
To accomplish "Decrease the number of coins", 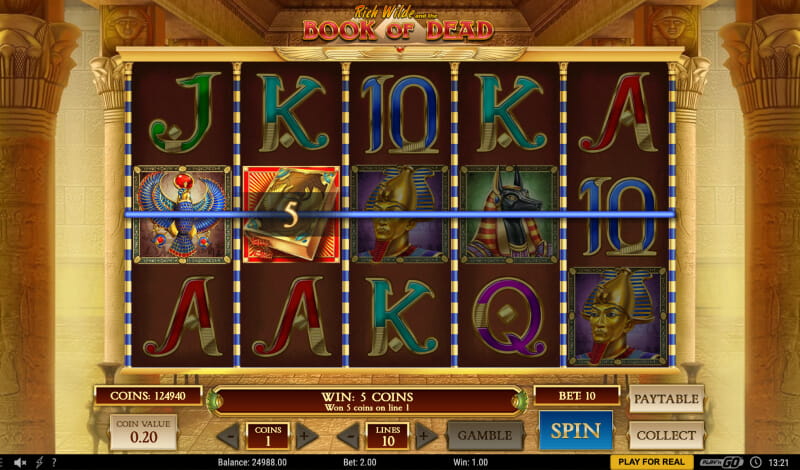I will [229, 436].
